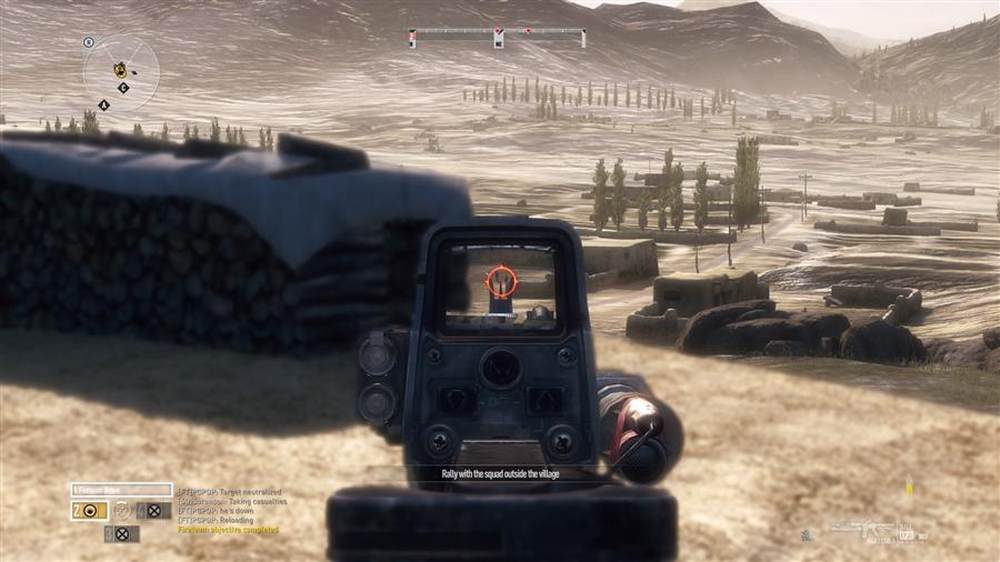The width and height of the screenshot is (1000, 562).
Task: Select the A objective marker on the radar
Action: [104, 104]
